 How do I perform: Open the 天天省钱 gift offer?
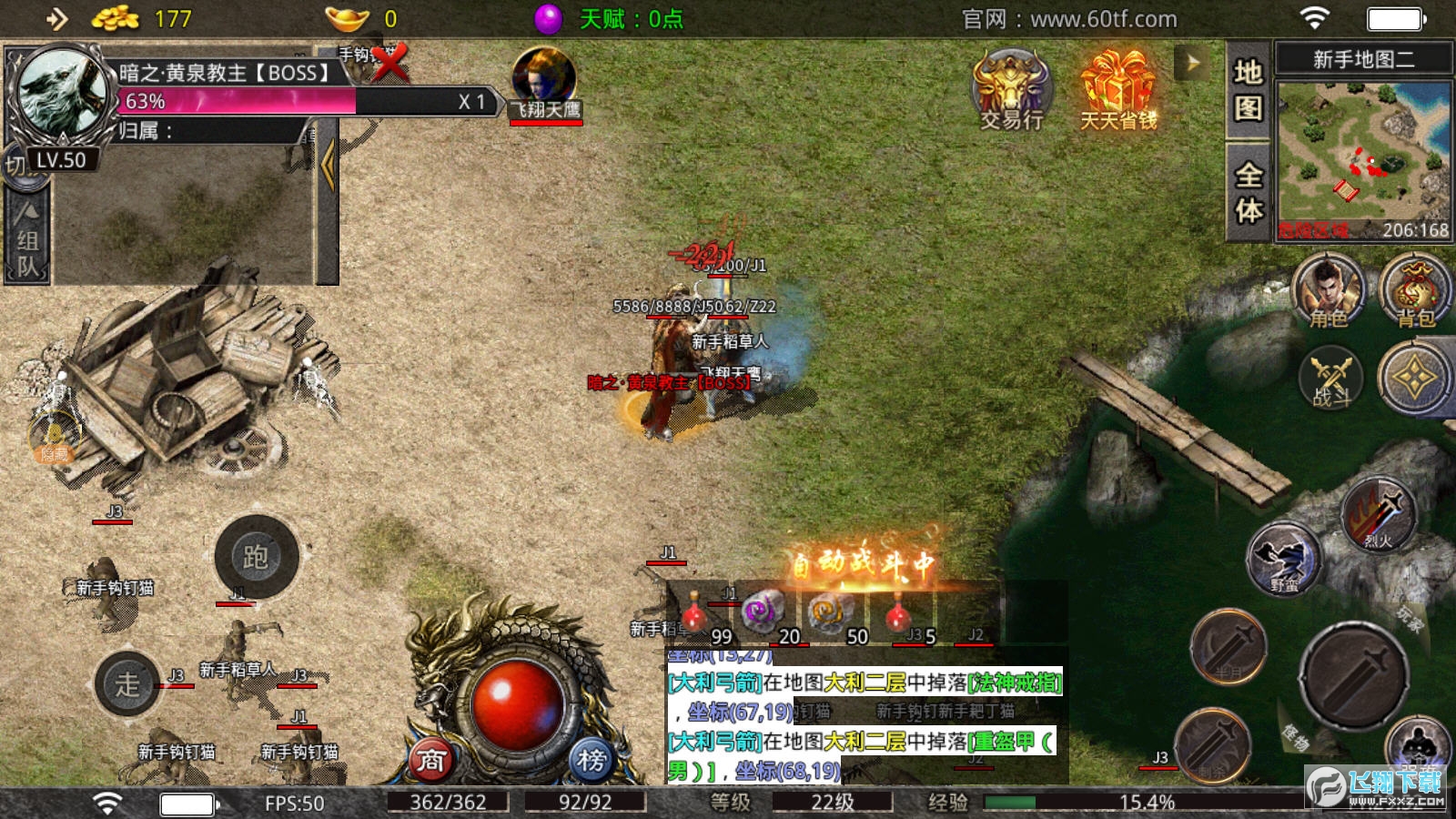tap(1118, 91)
